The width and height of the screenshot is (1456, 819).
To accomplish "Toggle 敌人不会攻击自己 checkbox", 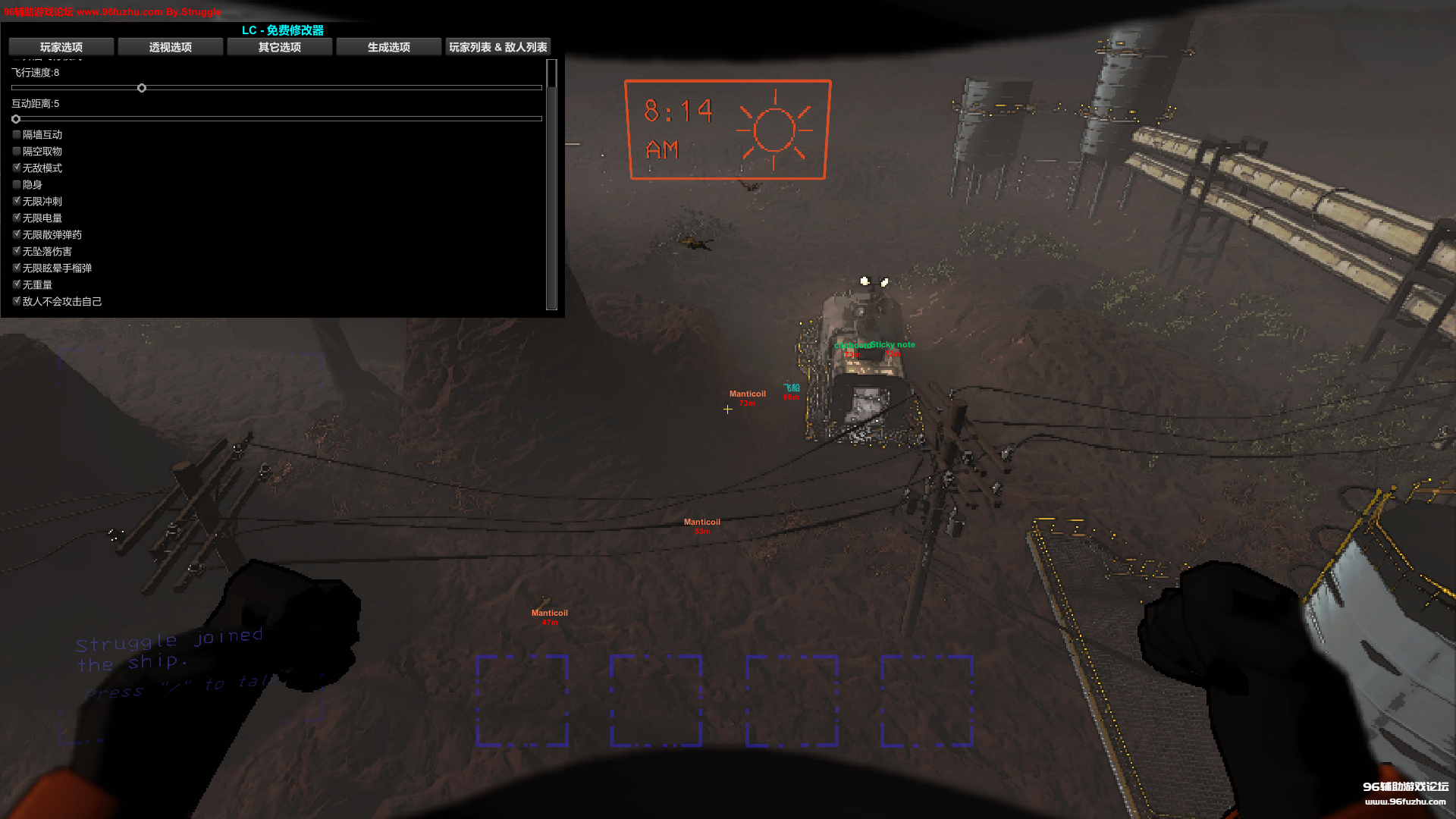I will point(17,301).
